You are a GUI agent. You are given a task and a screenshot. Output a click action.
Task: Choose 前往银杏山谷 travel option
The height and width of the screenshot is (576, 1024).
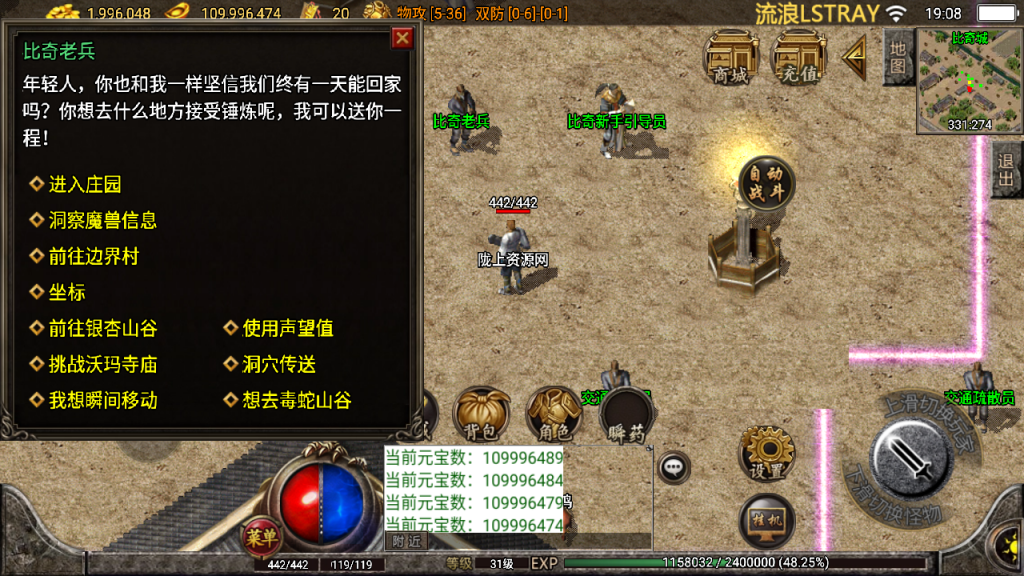pyautogui.click(x=102, y=329)
